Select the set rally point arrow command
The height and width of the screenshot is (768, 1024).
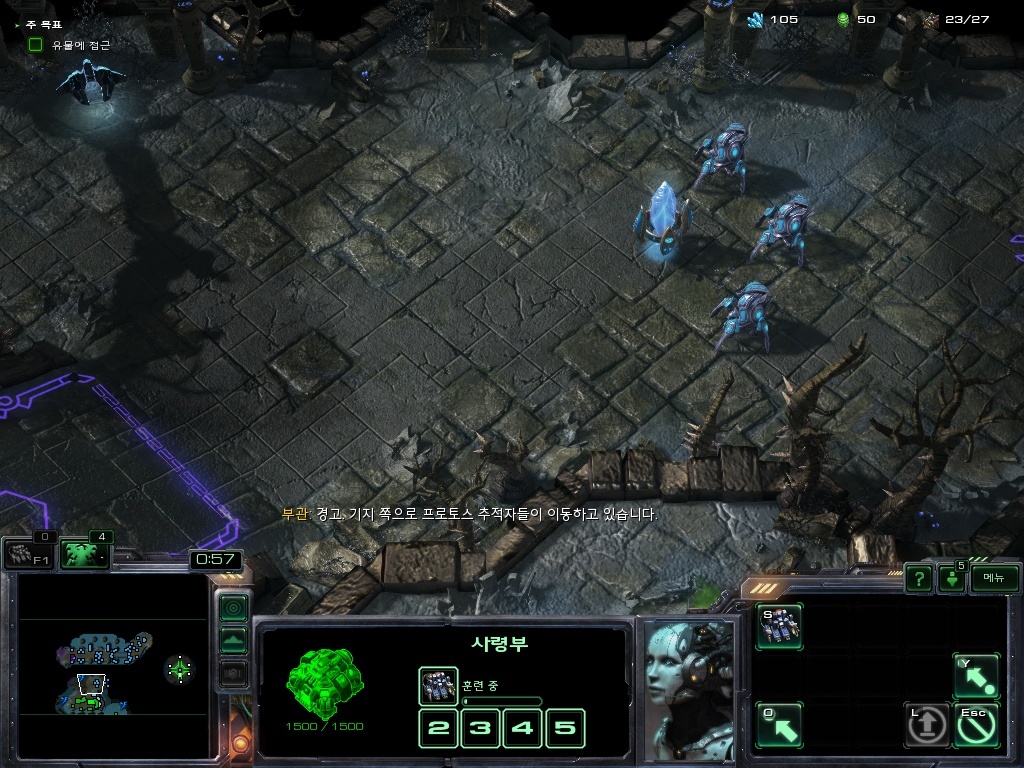click(779, 726)
